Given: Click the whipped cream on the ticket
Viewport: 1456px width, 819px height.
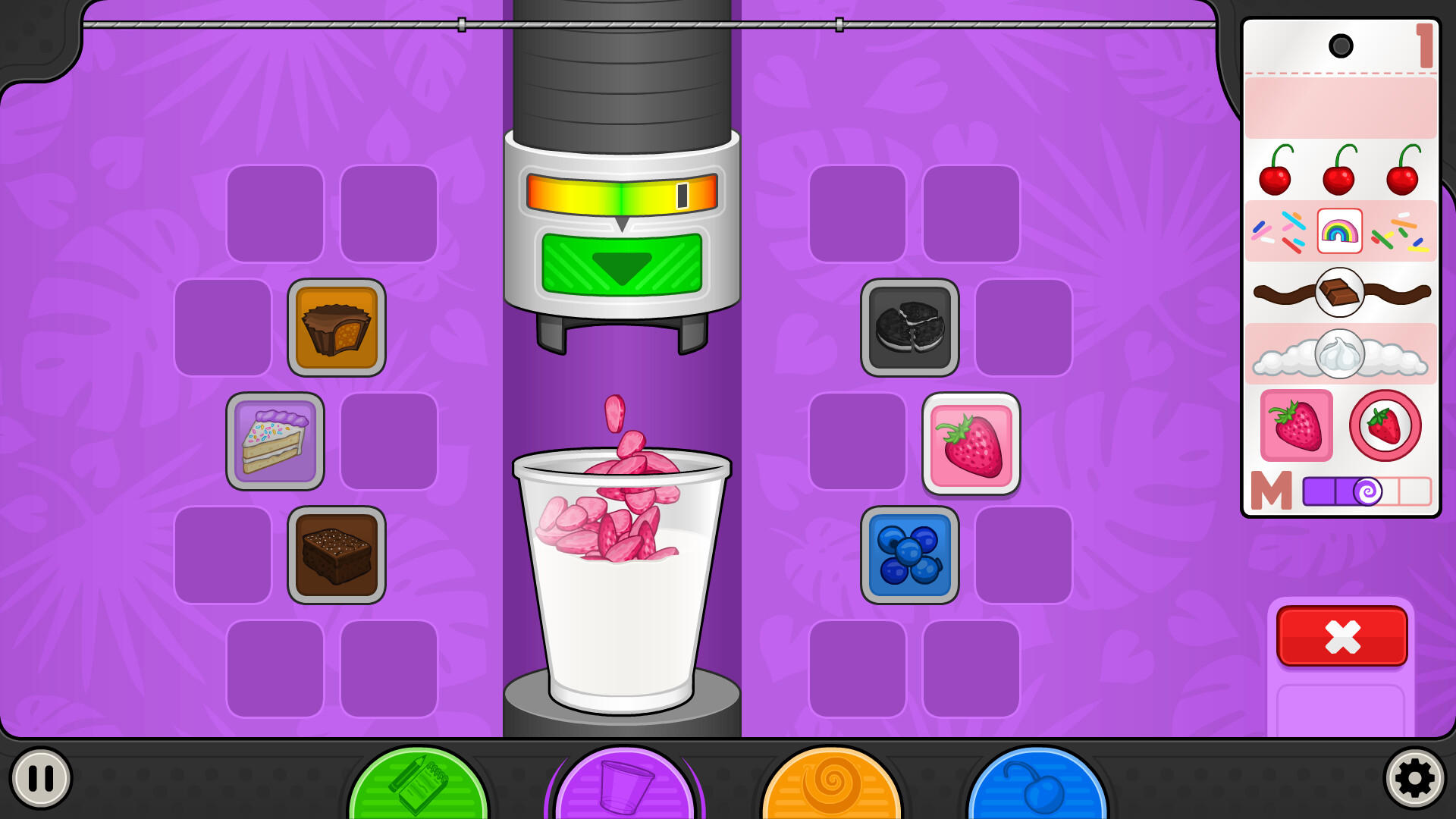Looking at the screenshot, I should pos(1340,354).
